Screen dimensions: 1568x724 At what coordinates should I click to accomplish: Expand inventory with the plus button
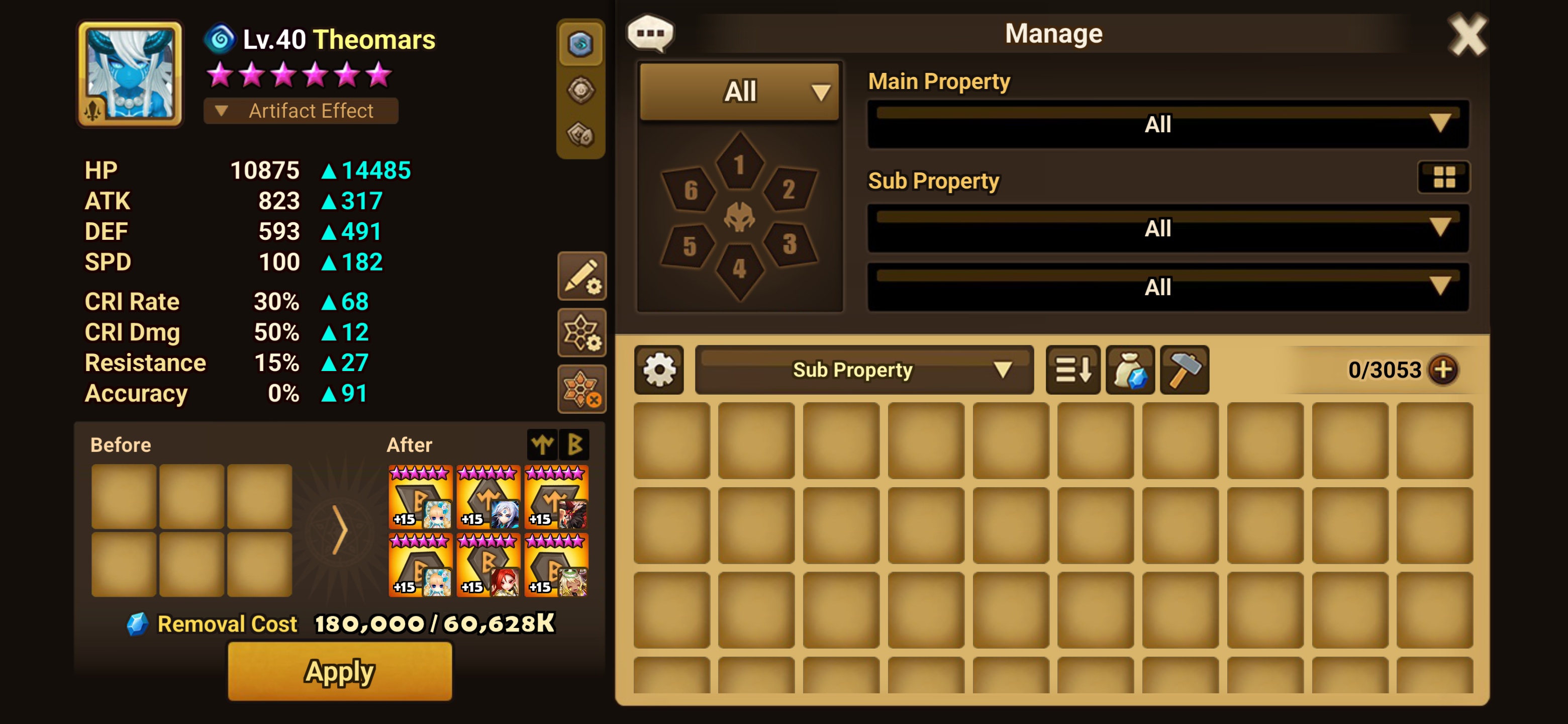coord(1443,370)
